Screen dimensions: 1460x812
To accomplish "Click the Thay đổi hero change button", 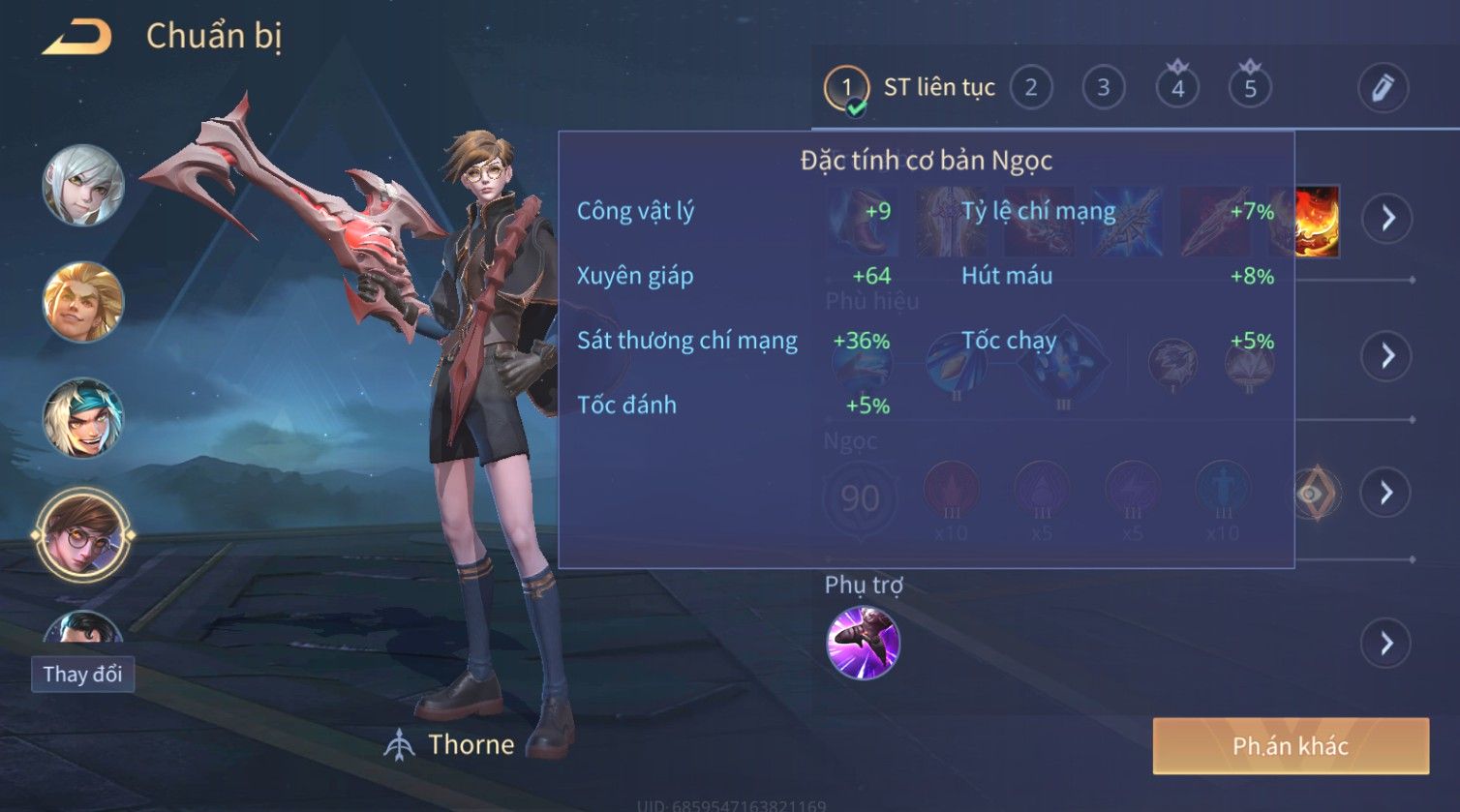I will [x=82, y=675].
